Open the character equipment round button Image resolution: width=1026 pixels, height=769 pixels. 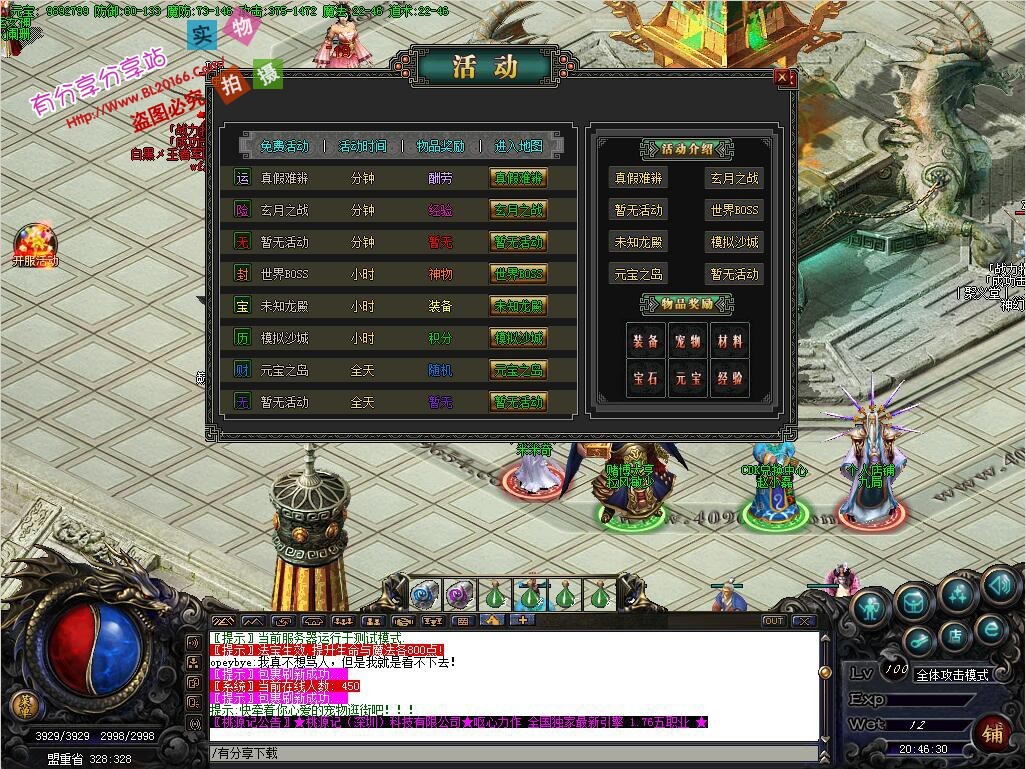872,608
